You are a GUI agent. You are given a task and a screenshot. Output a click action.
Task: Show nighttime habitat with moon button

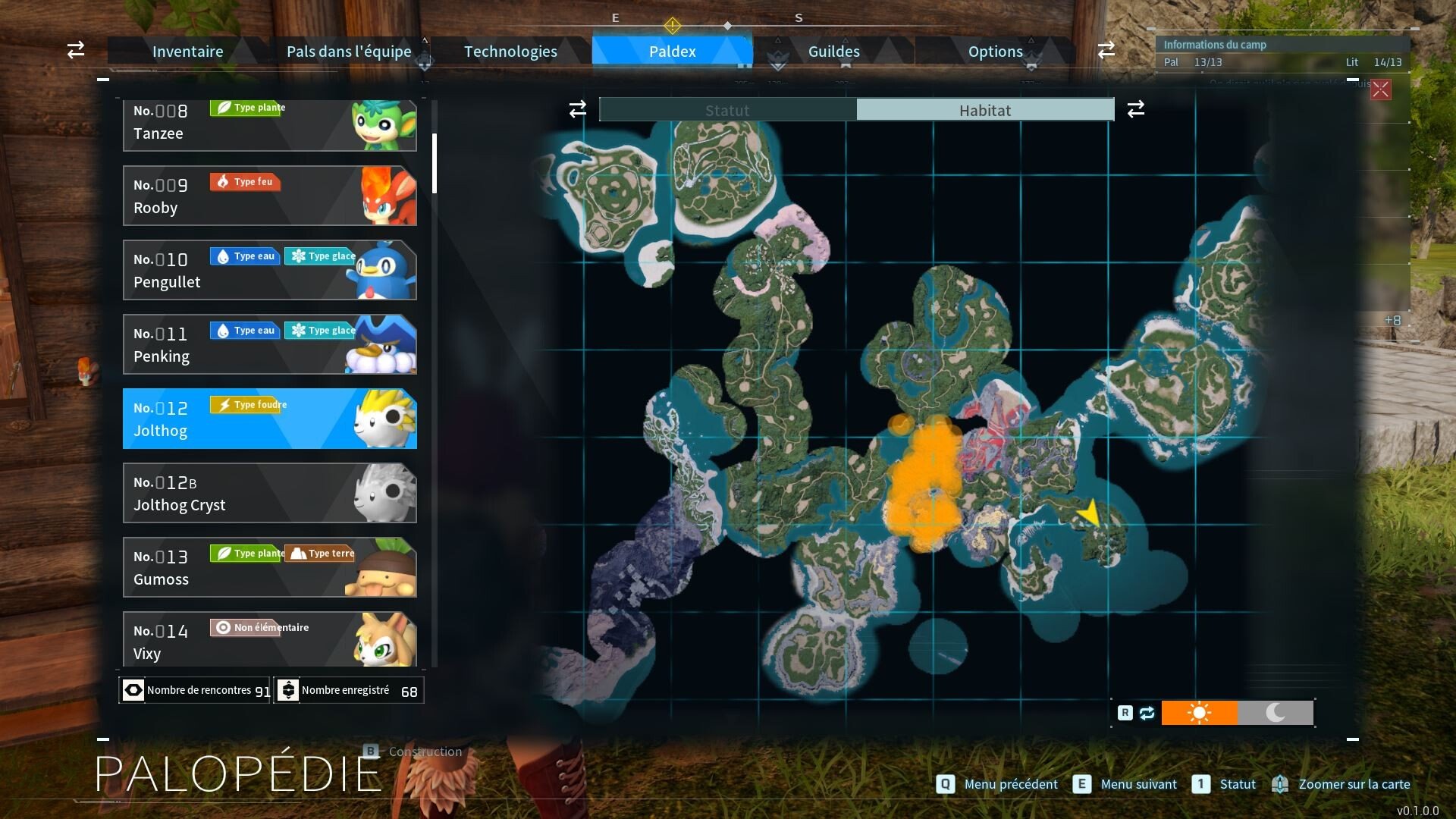[1276, 713]
